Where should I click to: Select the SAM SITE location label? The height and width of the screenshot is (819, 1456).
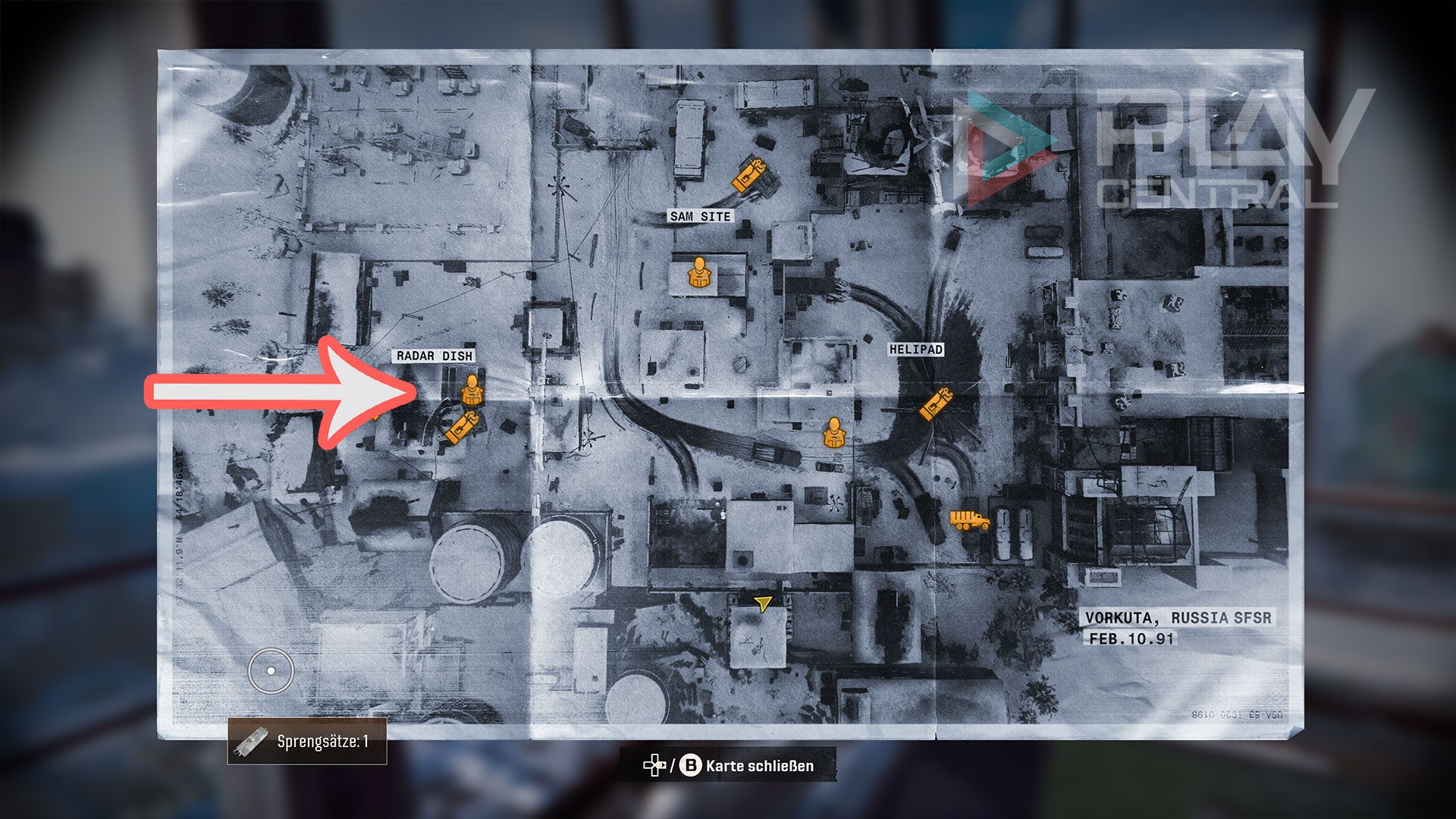pyautogui.click(x=700, y=216)
